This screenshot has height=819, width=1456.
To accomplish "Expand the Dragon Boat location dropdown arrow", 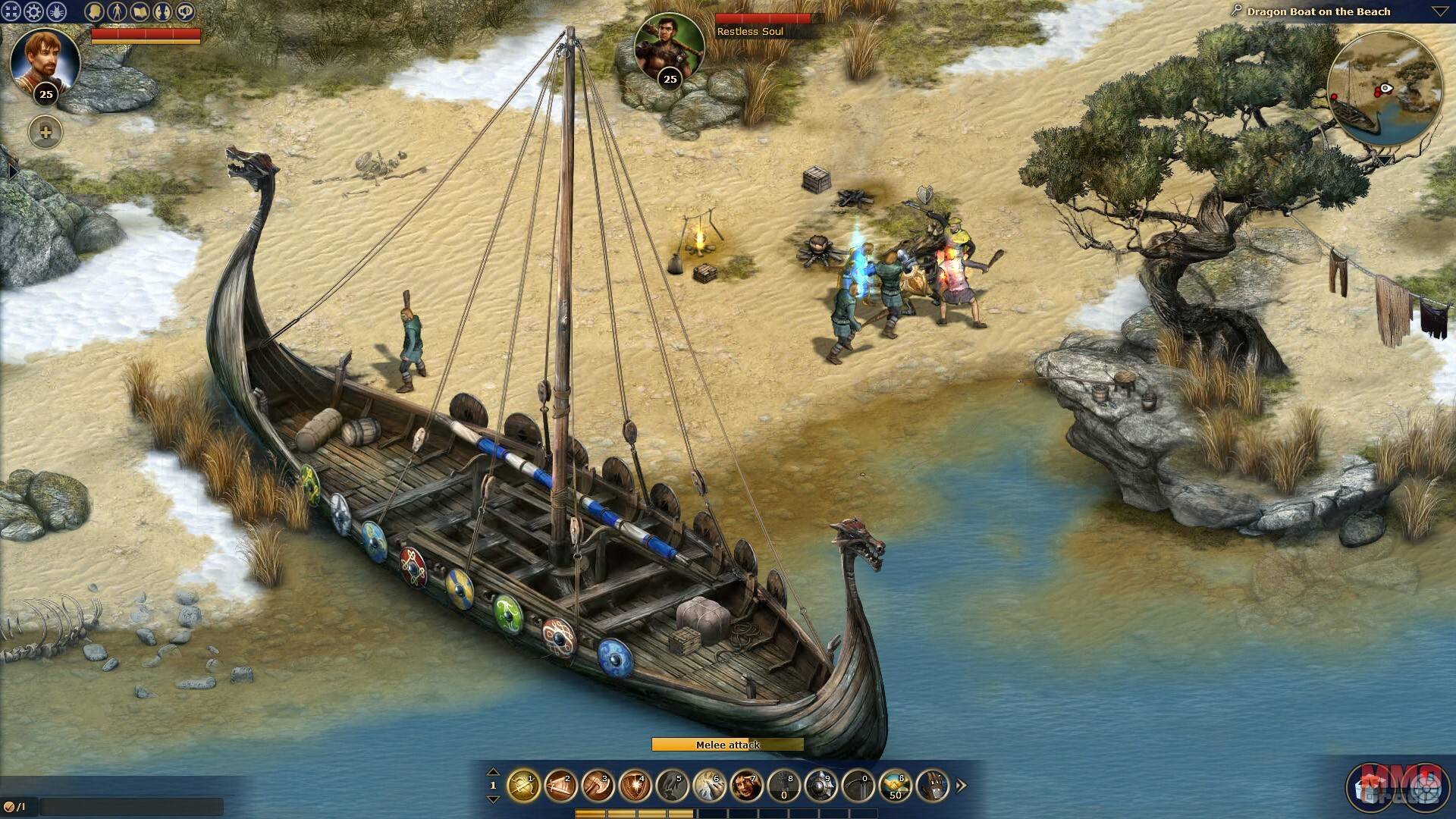I will point(1439,11).
